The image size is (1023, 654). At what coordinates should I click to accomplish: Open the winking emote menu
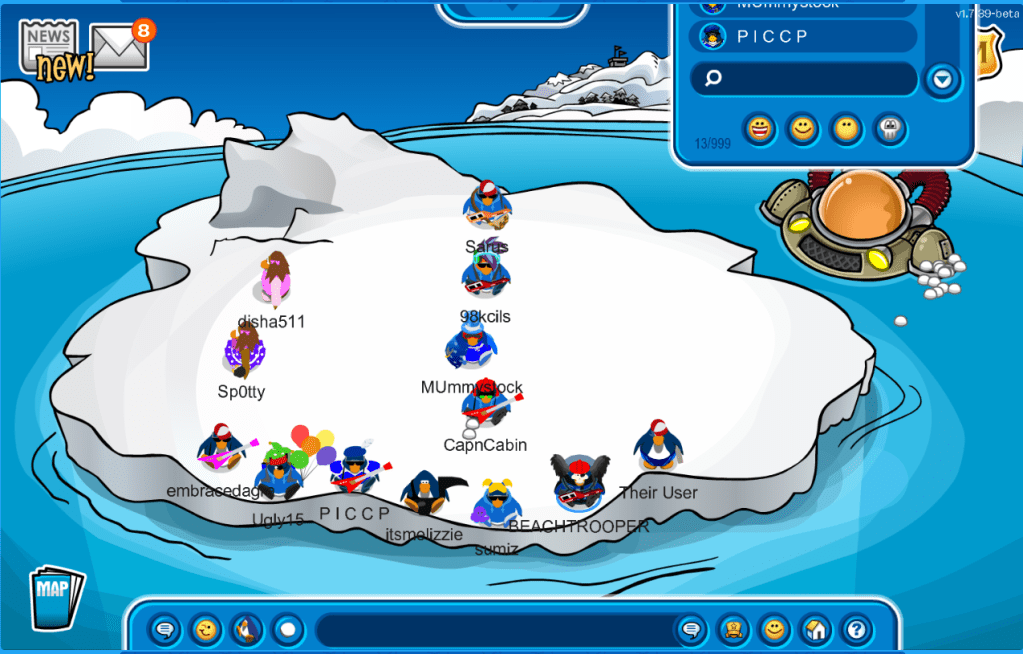pos(206,629)
